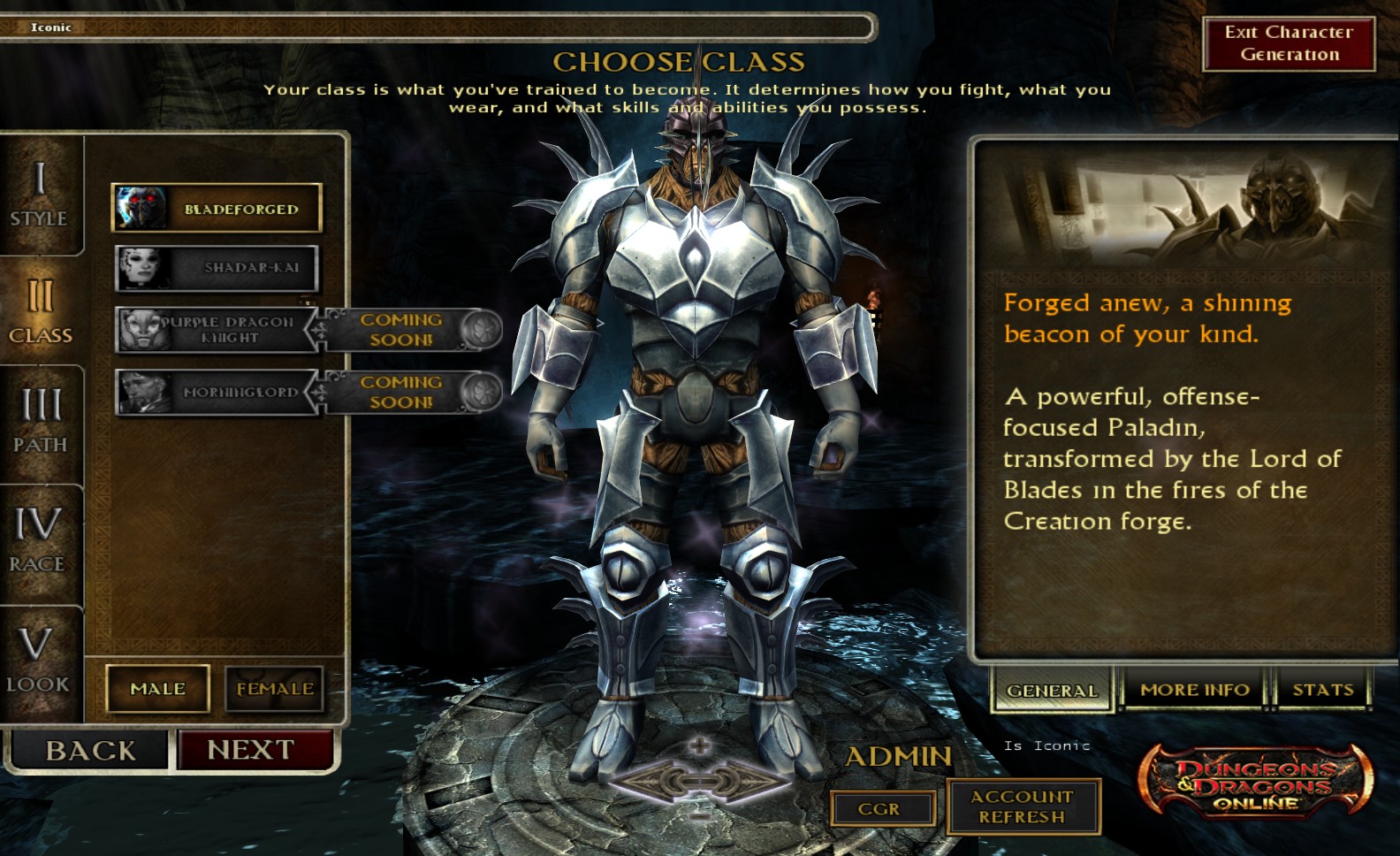Switch to the Style step tab
1400x856 pixels.
point(40,195)
